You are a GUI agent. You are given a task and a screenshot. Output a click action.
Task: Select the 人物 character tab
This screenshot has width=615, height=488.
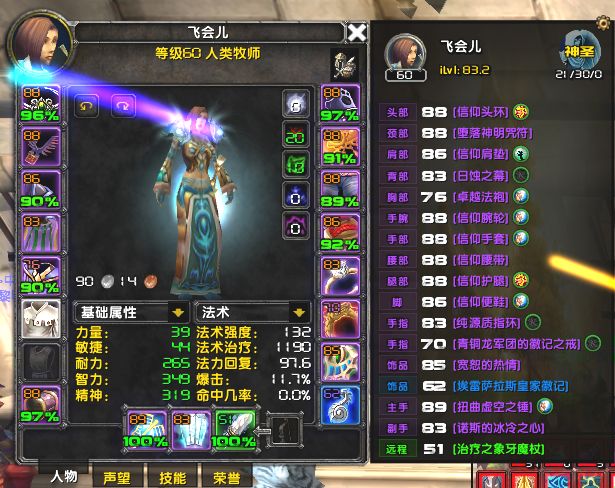[x=64, y=478]
